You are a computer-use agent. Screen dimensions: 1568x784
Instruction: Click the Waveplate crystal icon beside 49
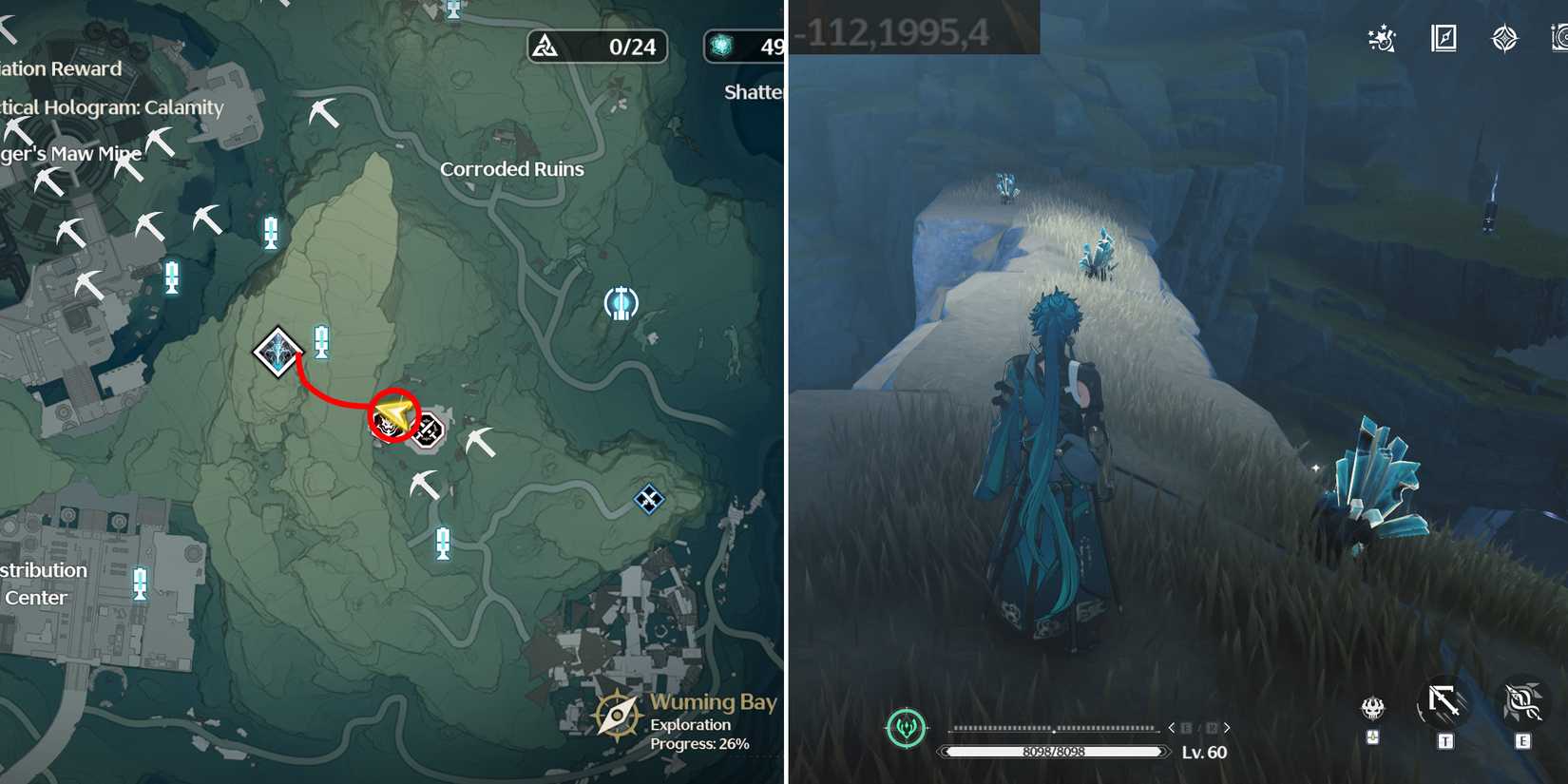coord(720,46)
